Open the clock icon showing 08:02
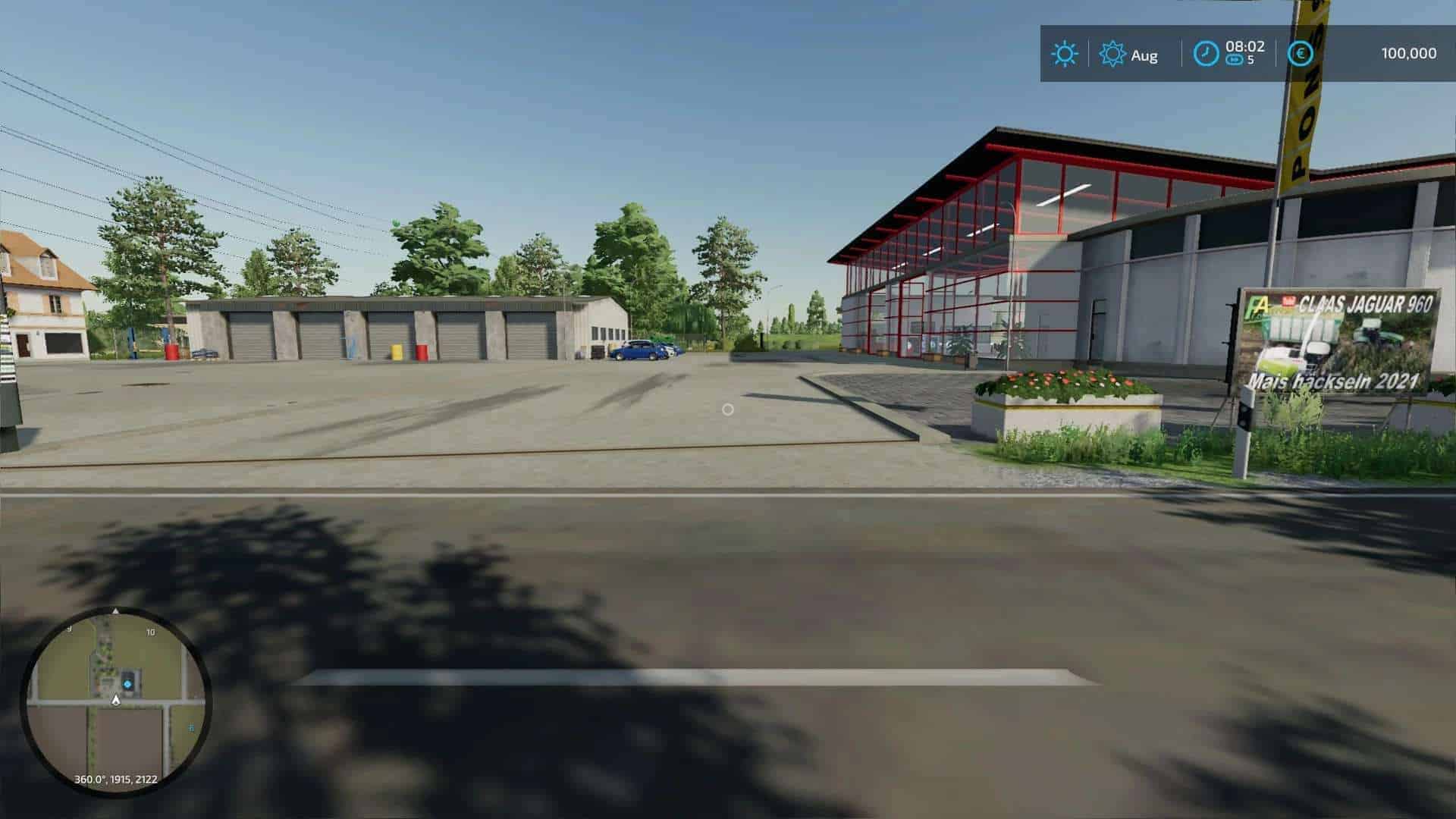 1207,54
